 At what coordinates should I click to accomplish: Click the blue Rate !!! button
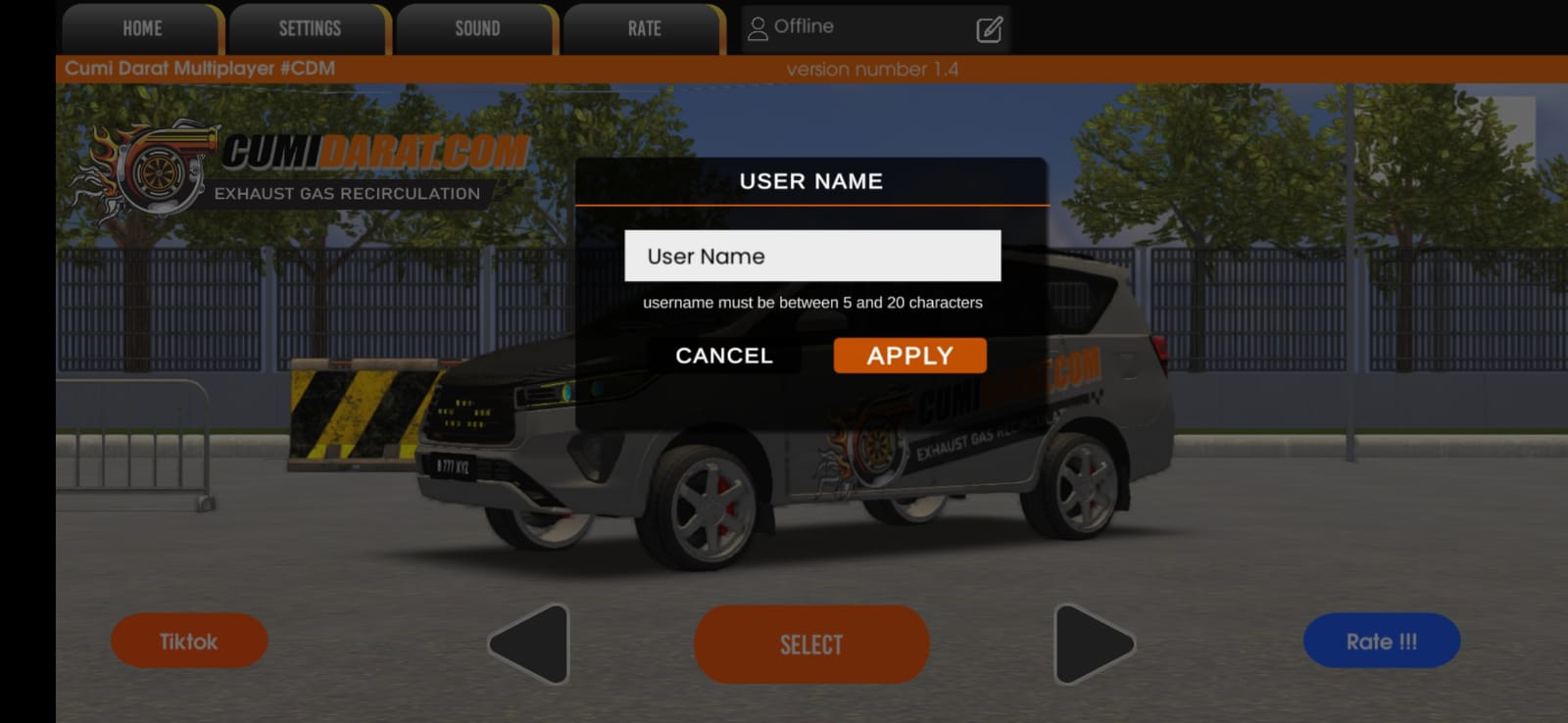(x=1382, y=640)
